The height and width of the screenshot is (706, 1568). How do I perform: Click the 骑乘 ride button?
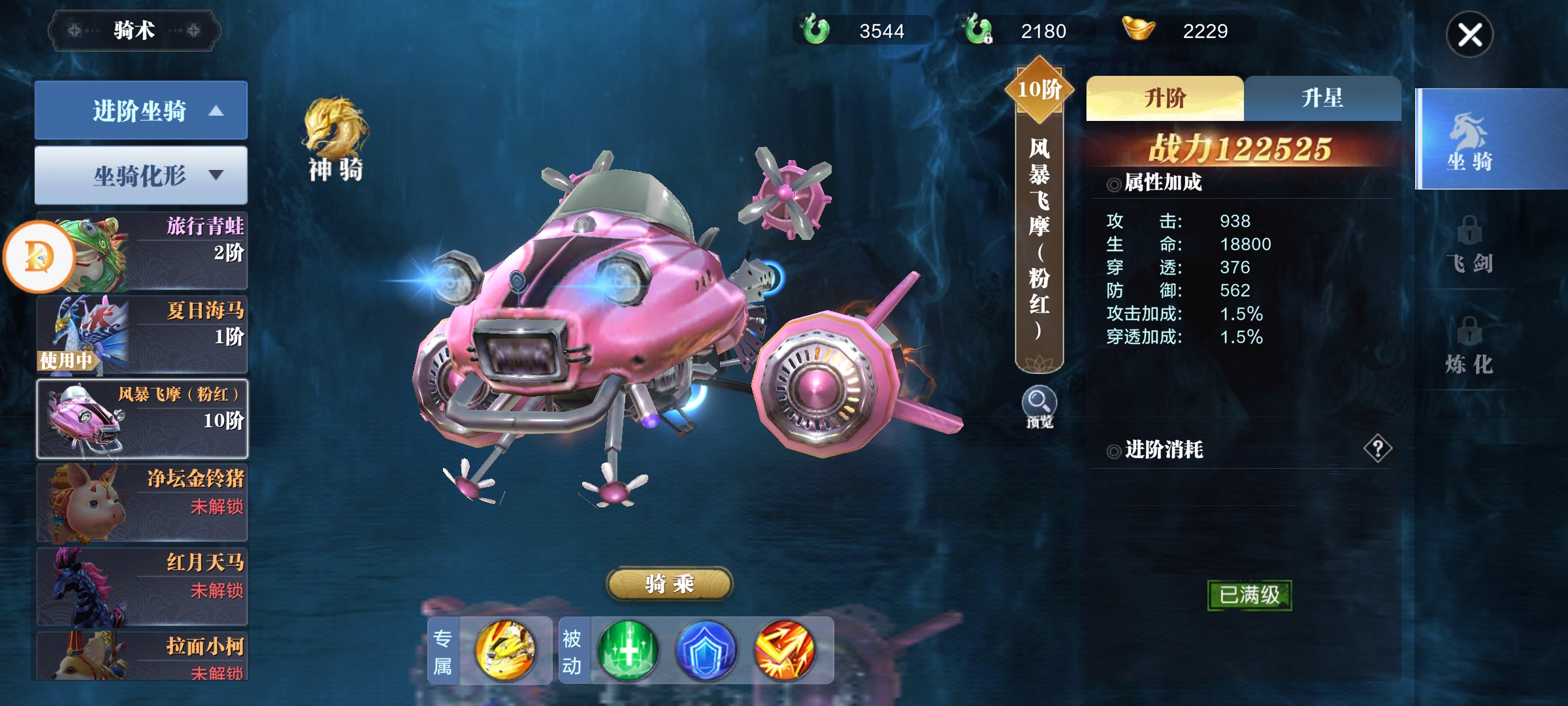click(x=670, y=584)
